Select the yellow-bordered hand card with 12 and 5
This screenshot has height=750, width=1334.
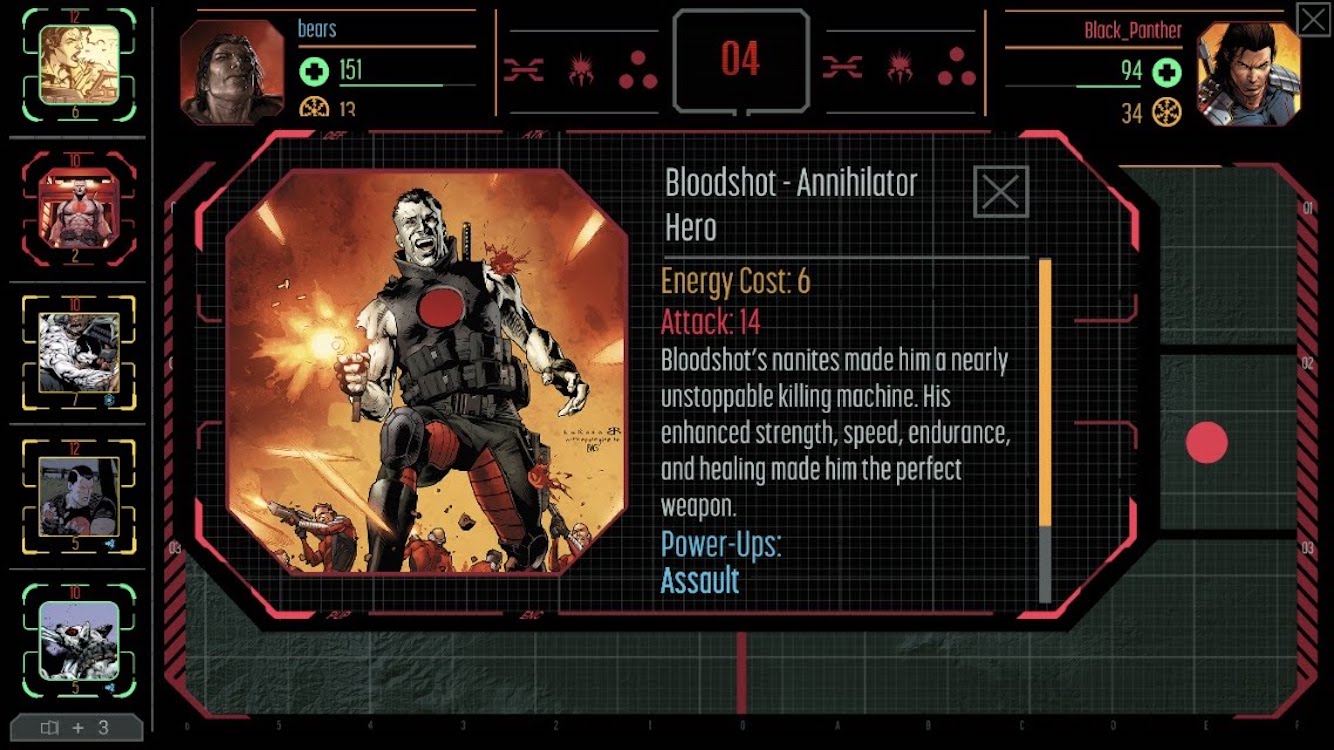[79, 496]
